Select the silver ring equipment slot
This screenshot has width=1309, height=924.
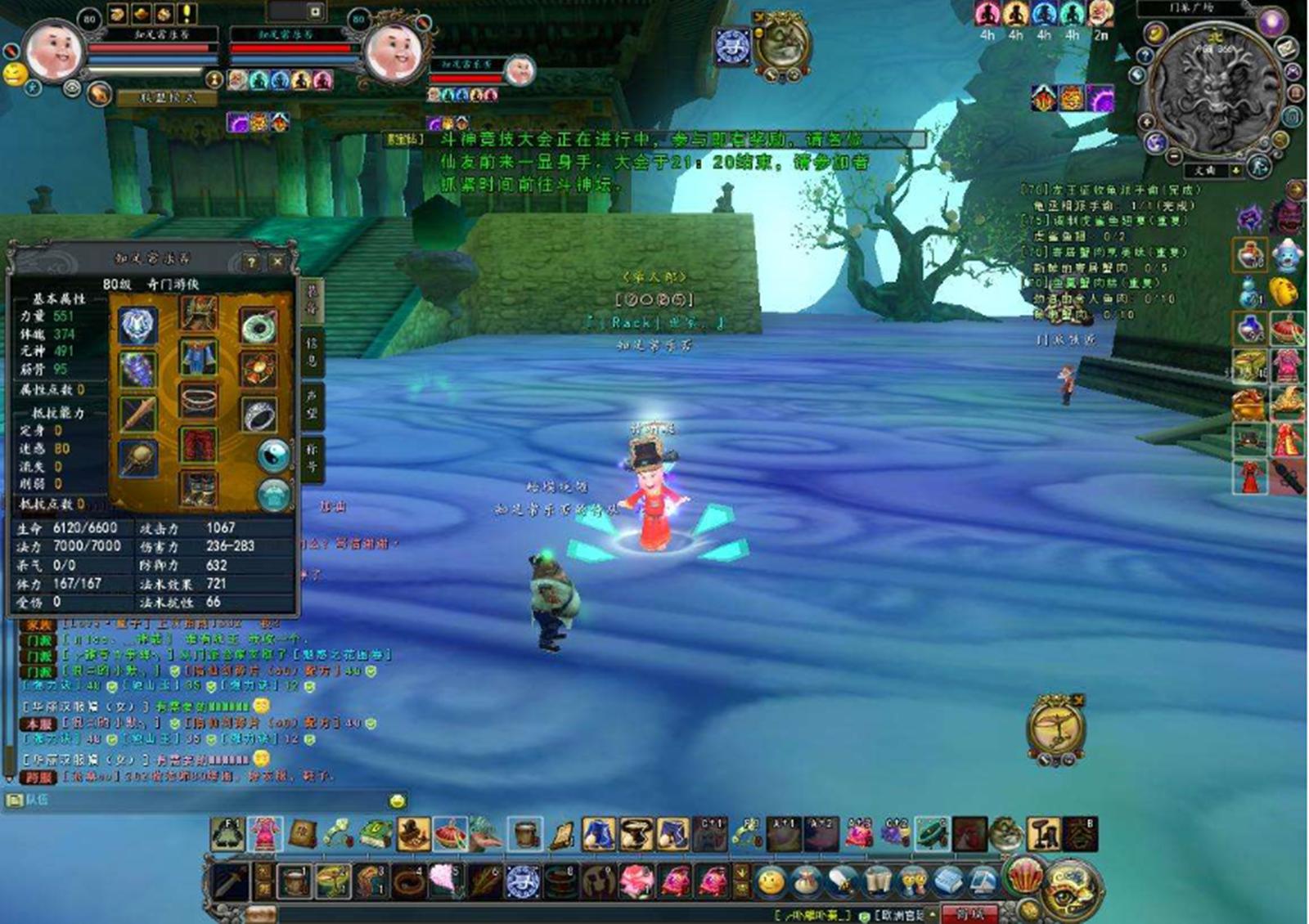(259, 415)
